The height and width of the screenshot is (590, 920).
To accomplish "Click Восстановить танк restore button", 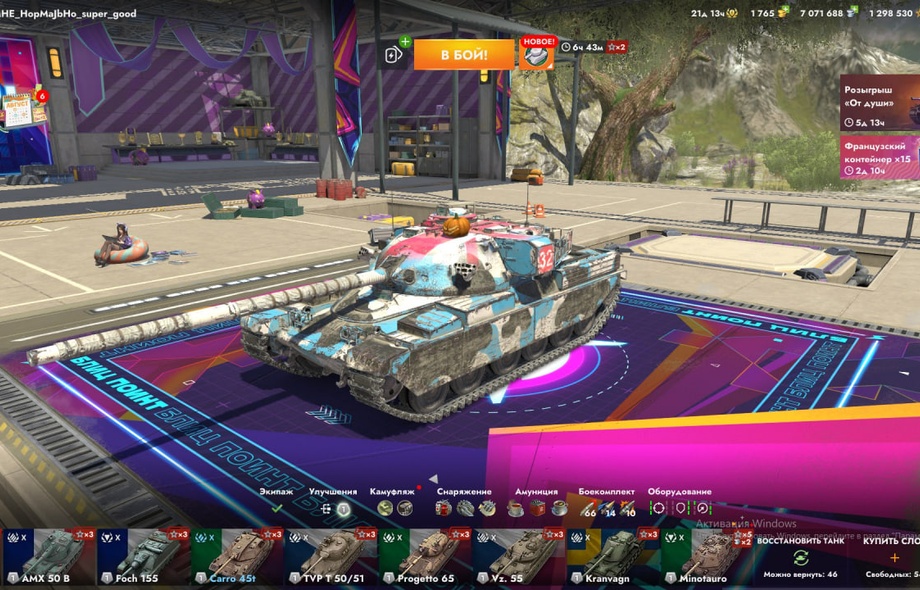I will 800,557.
